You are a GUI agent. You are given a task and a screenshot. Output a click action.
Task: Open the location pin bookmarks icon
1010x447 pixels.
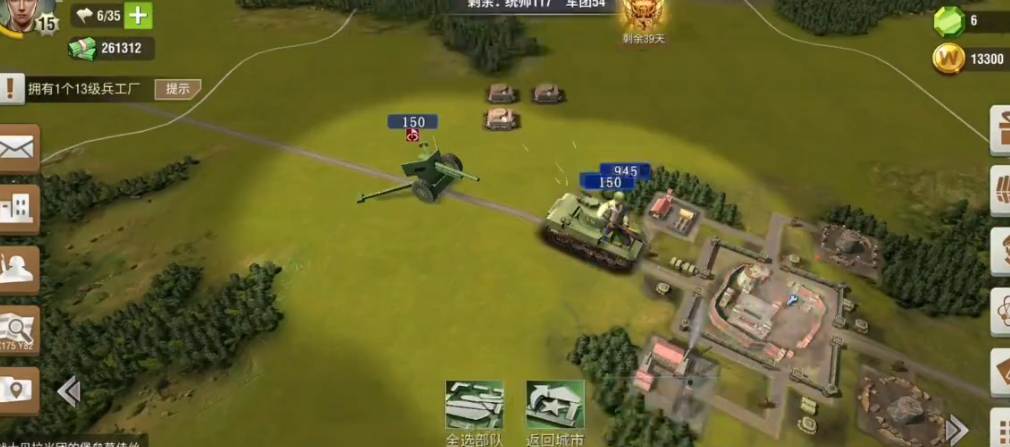(x=18, y=388)
